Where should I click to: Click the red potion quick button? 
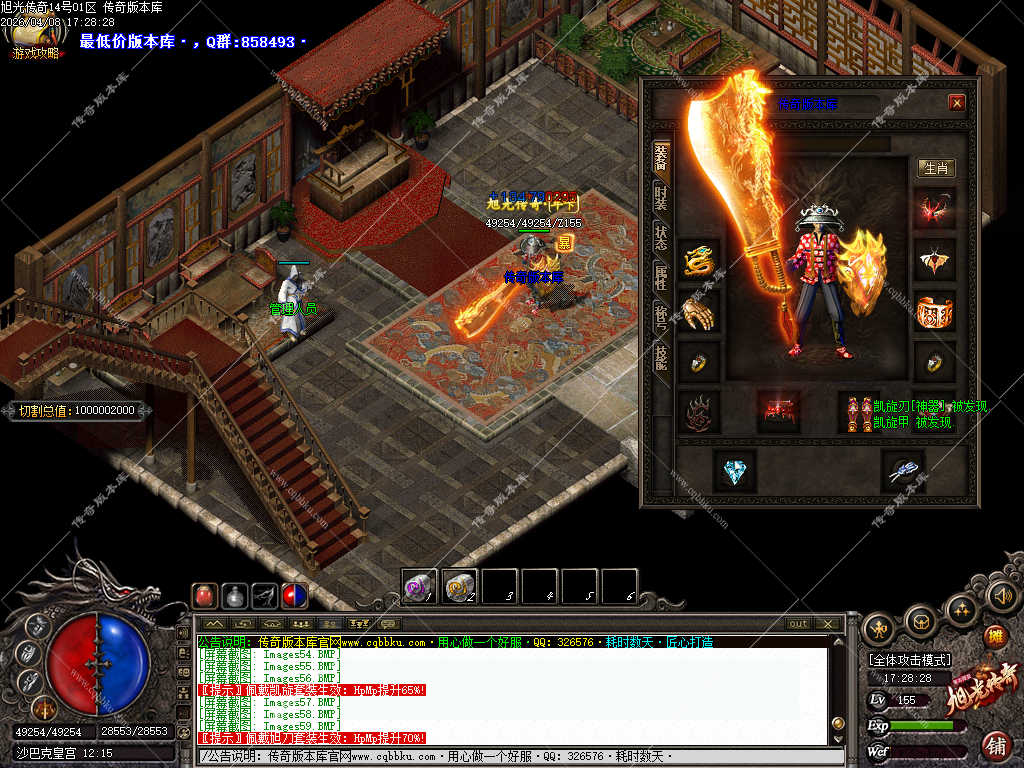[204, 596]
